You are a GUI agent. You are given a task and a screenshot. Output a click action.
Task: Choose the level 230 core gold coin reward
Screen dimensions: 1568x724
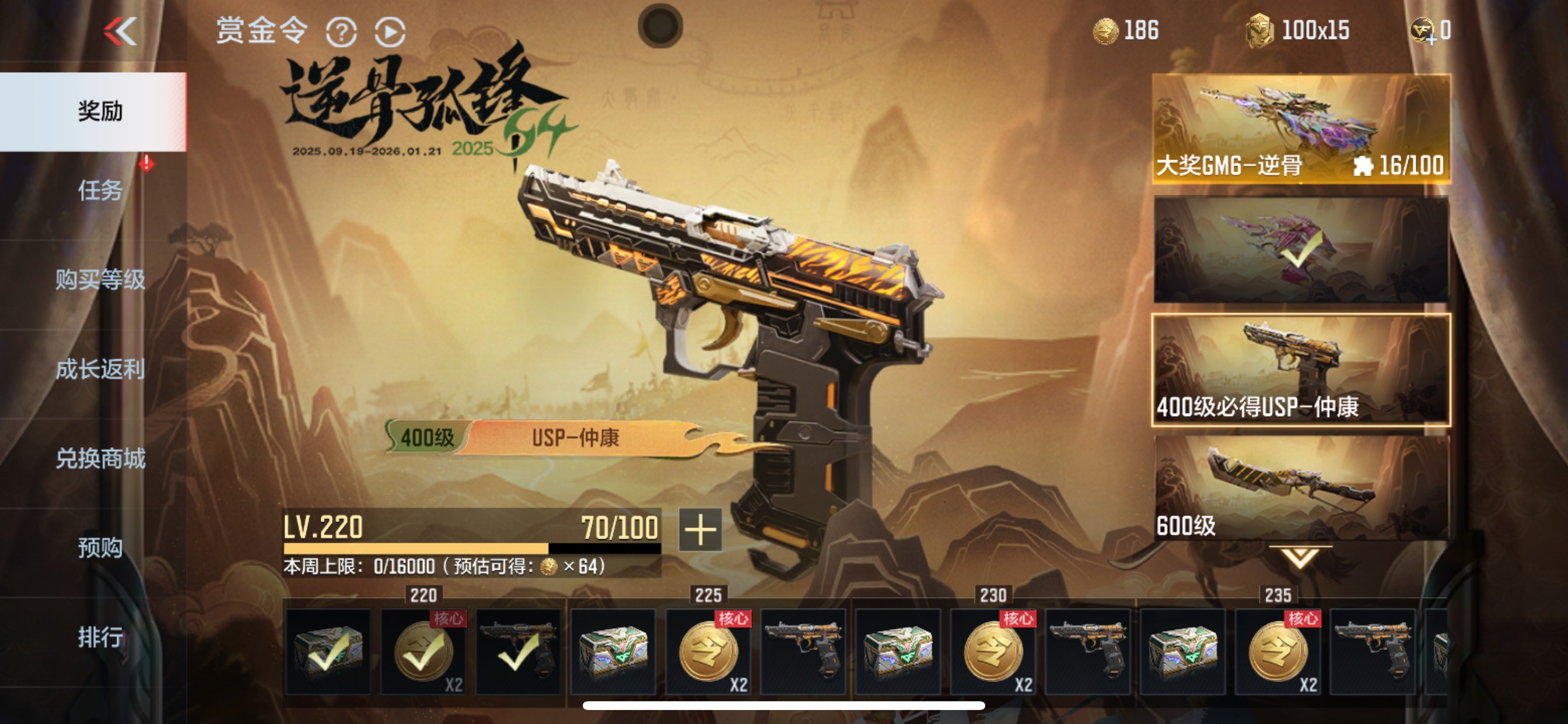click(993, 652)
